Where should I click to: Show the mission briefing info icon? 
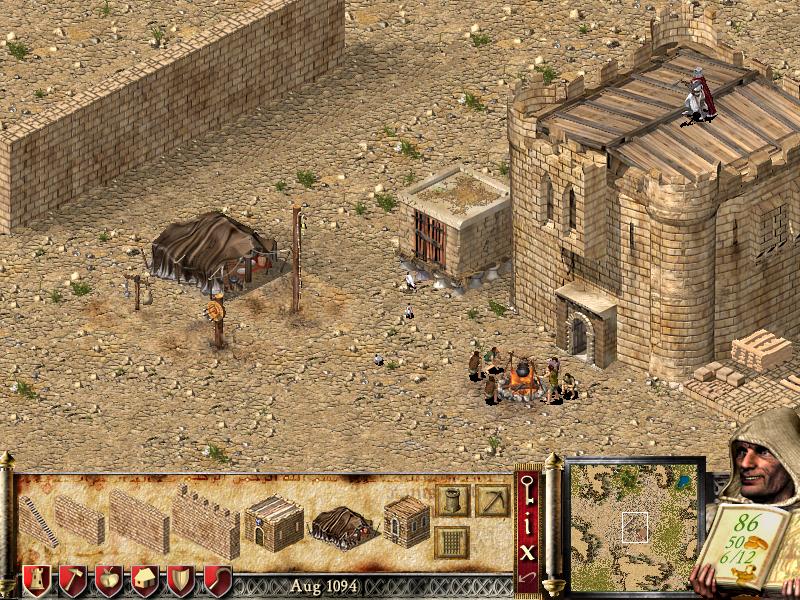(528, 520)
